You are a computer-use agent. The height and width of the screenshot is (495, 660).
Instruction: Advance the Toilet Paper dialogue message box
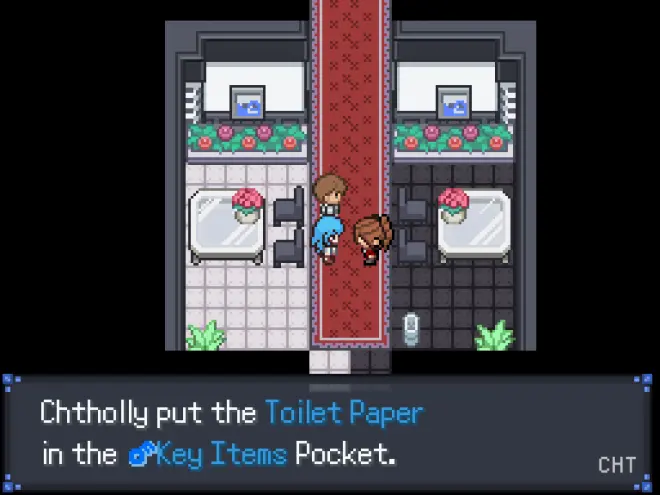coord(330,433)
